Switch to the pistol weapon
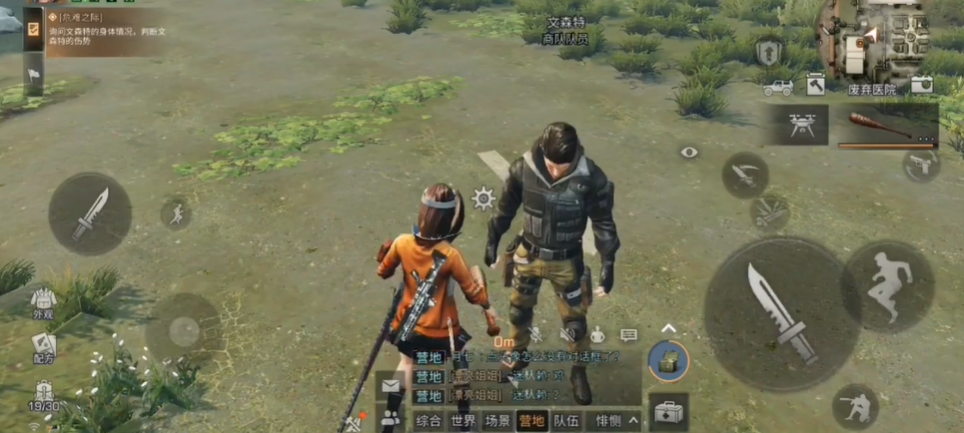The height and width of the screenshot is (433, 964). [x=921, y=165]
